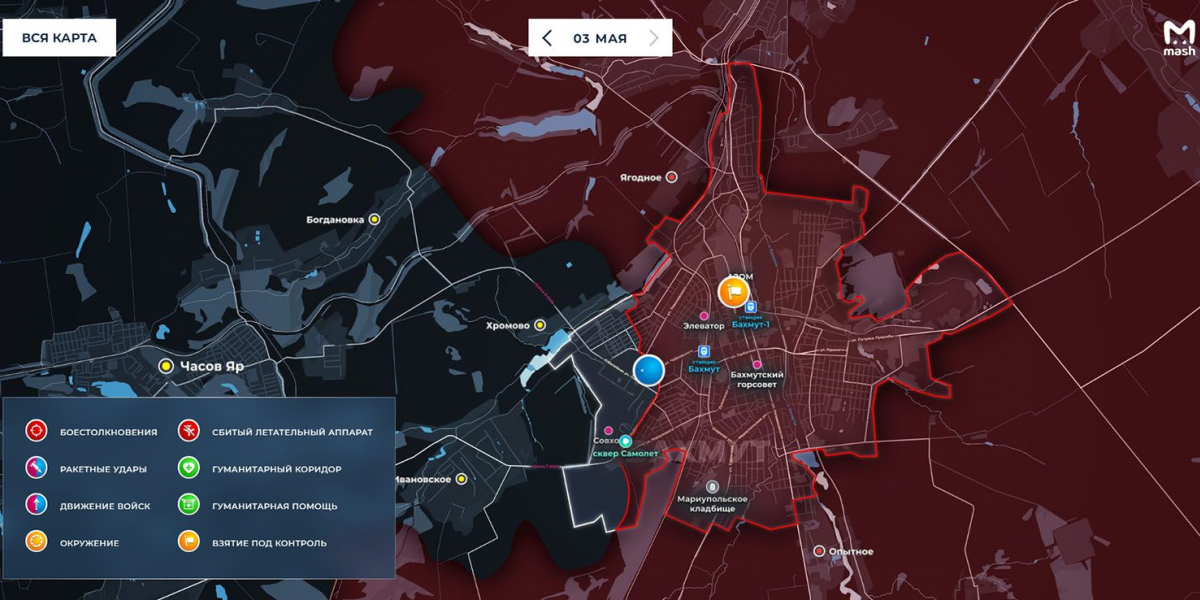Select the large blue circle map marker
Viewport: 1200px width, 600px height.
tap(649, 371)
